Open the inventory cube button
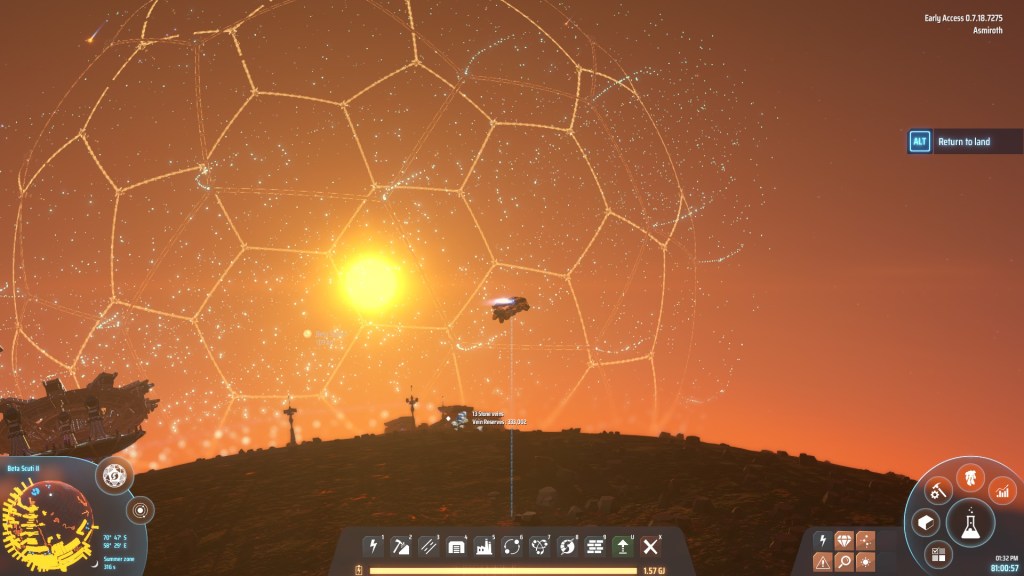 926,522
